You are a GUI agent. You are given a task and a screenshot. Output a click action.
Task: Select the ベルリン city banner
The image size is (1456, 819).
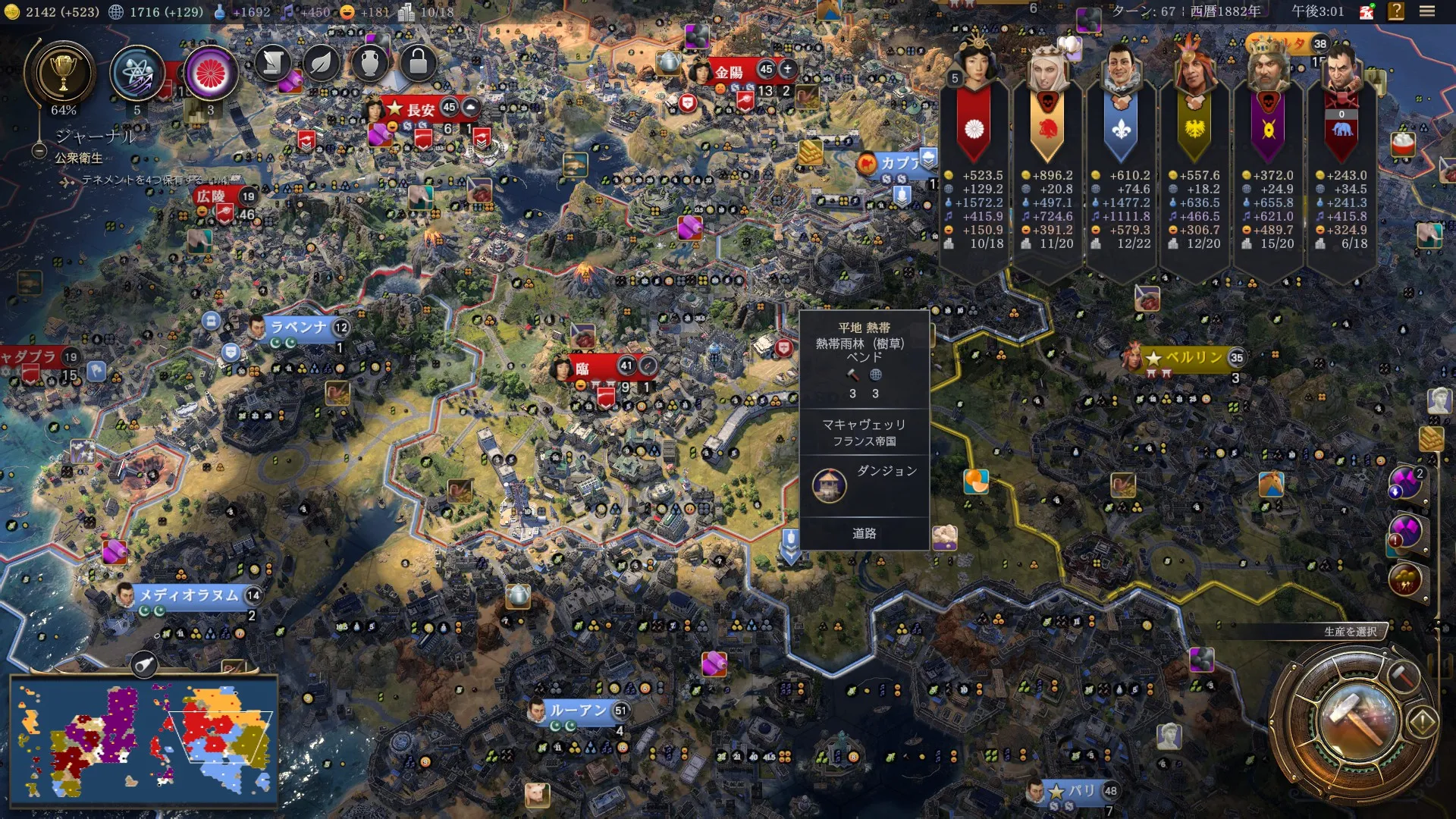[x=1193, y=358]
